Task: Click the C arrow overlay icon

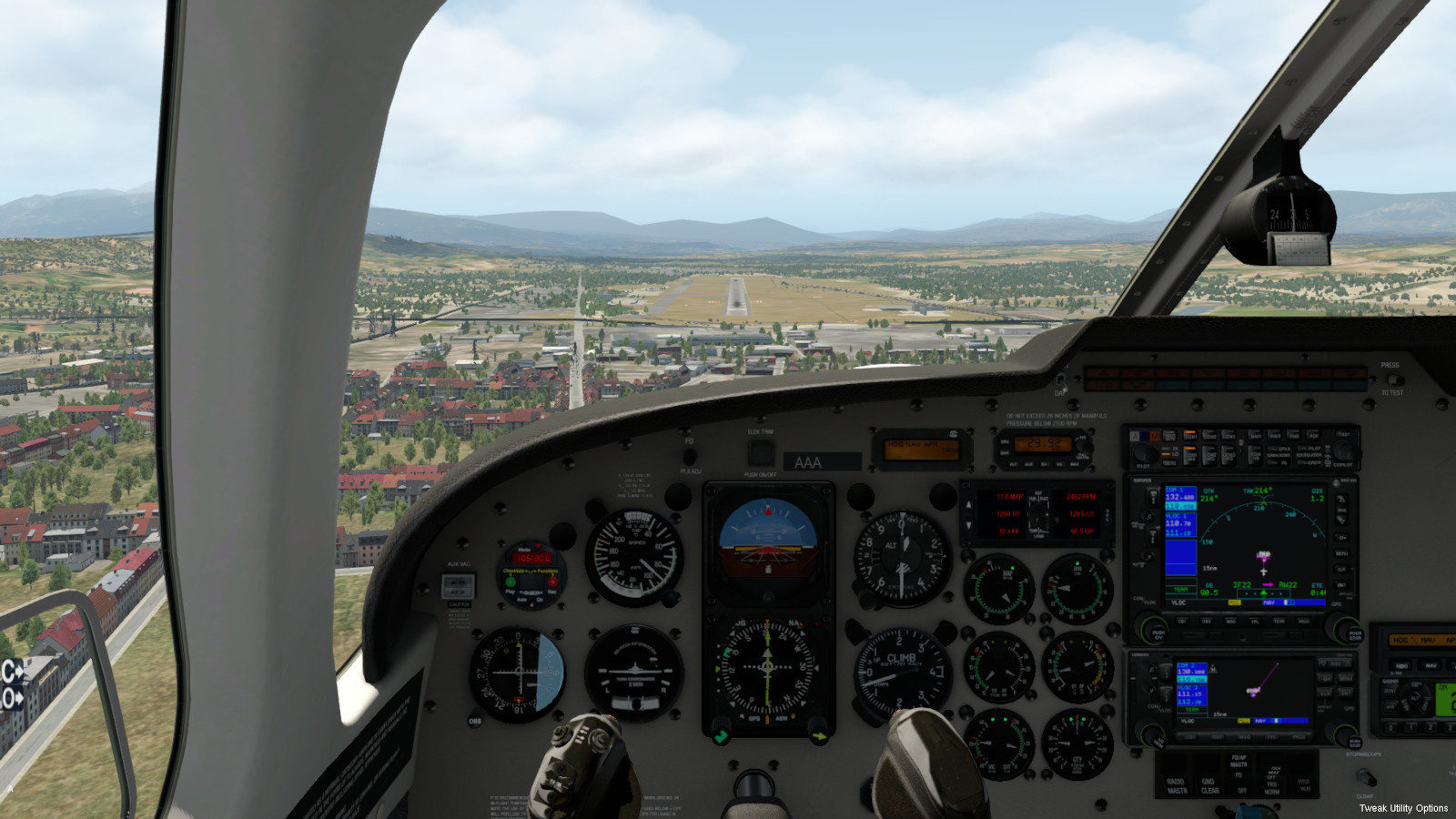Action: point(12,672)
